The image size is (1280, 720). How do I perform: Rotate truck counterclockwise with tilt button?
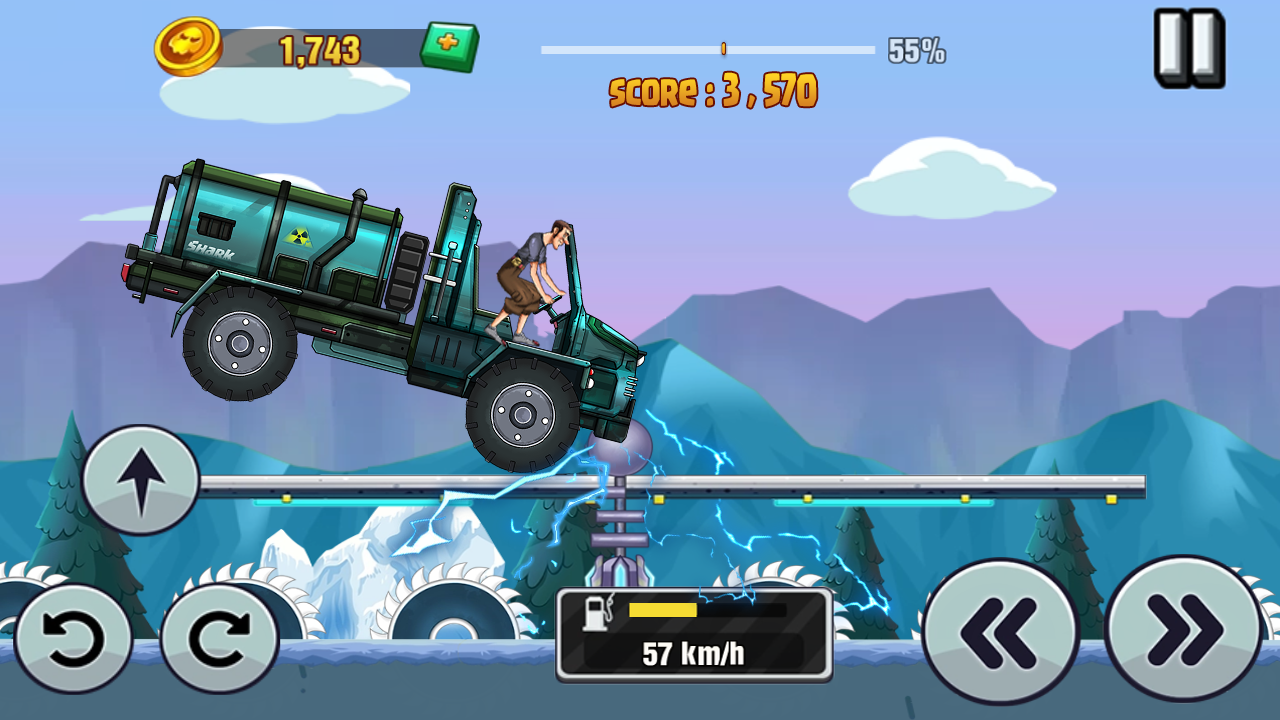tap(73, 639)
